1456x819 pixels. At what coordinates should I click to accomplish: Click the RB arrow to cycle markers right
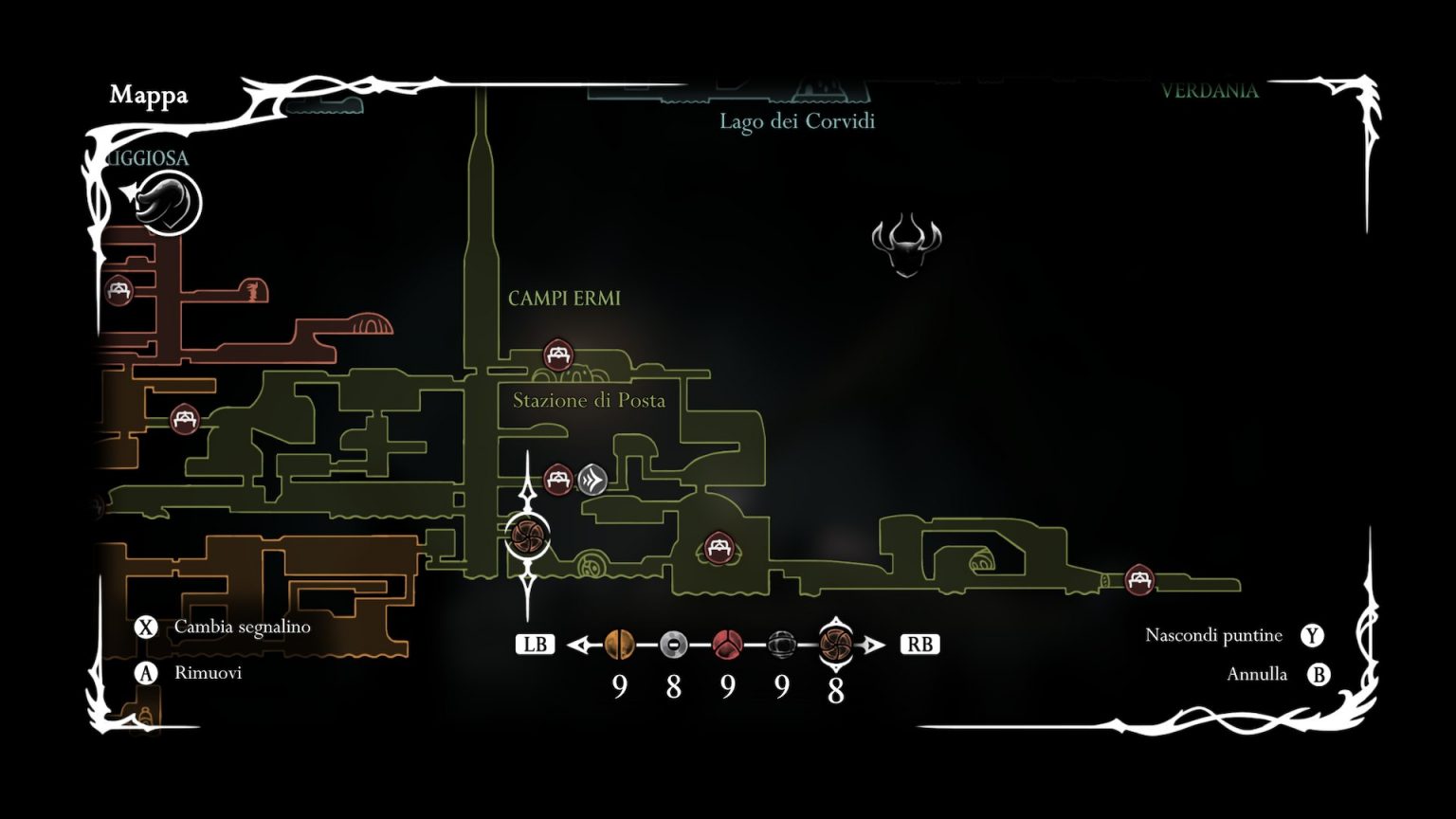874,644
